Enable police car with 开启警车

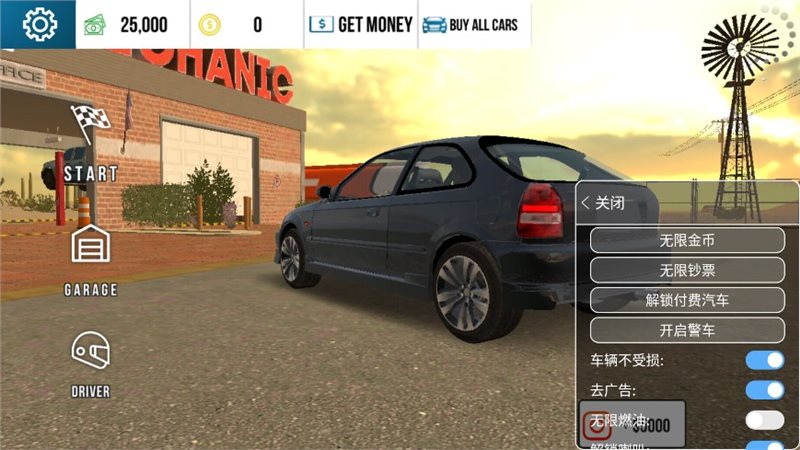pos(687,330)
